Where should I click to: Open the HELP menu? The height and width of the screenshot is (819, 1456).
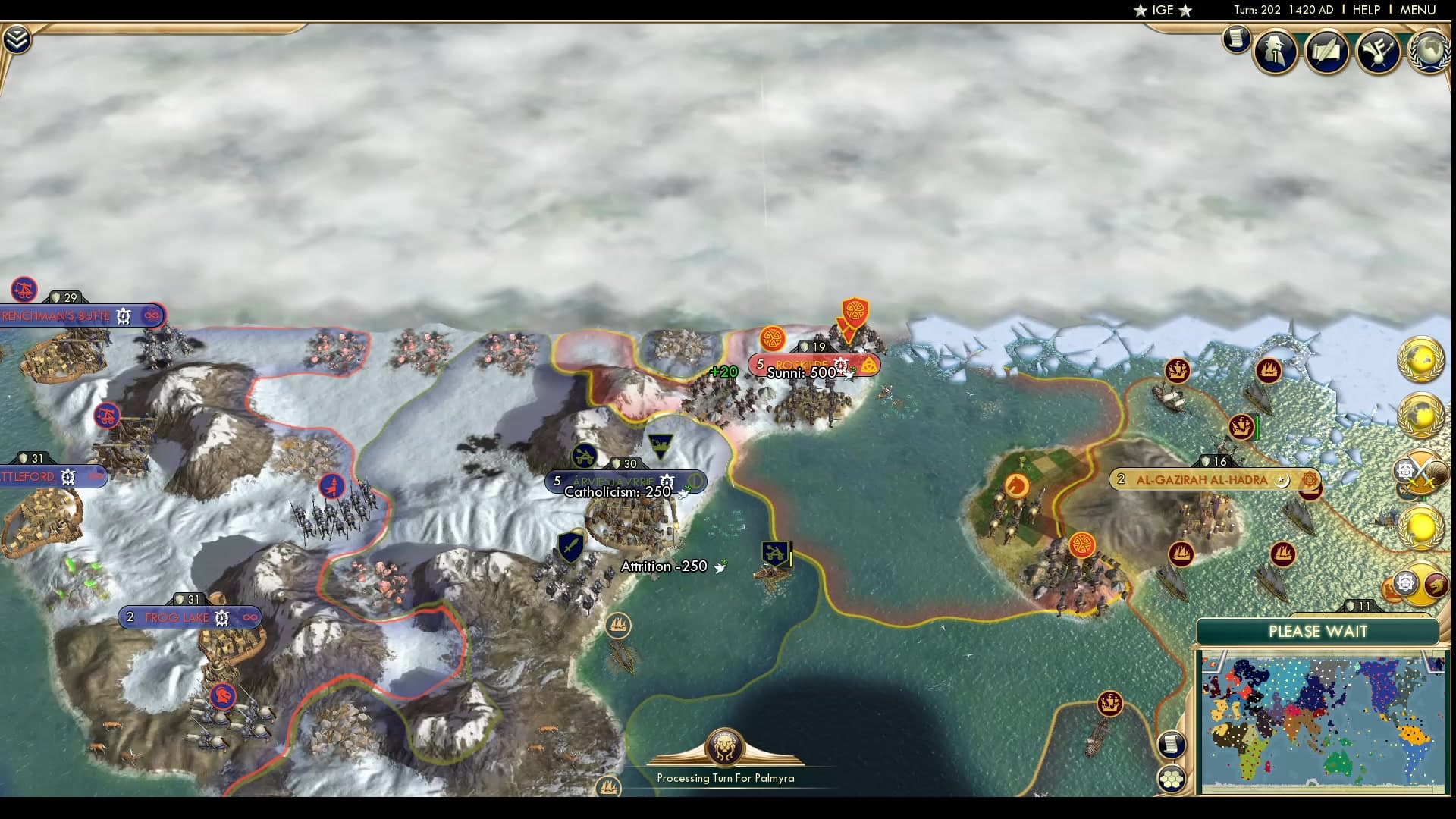click(1365, 10)
